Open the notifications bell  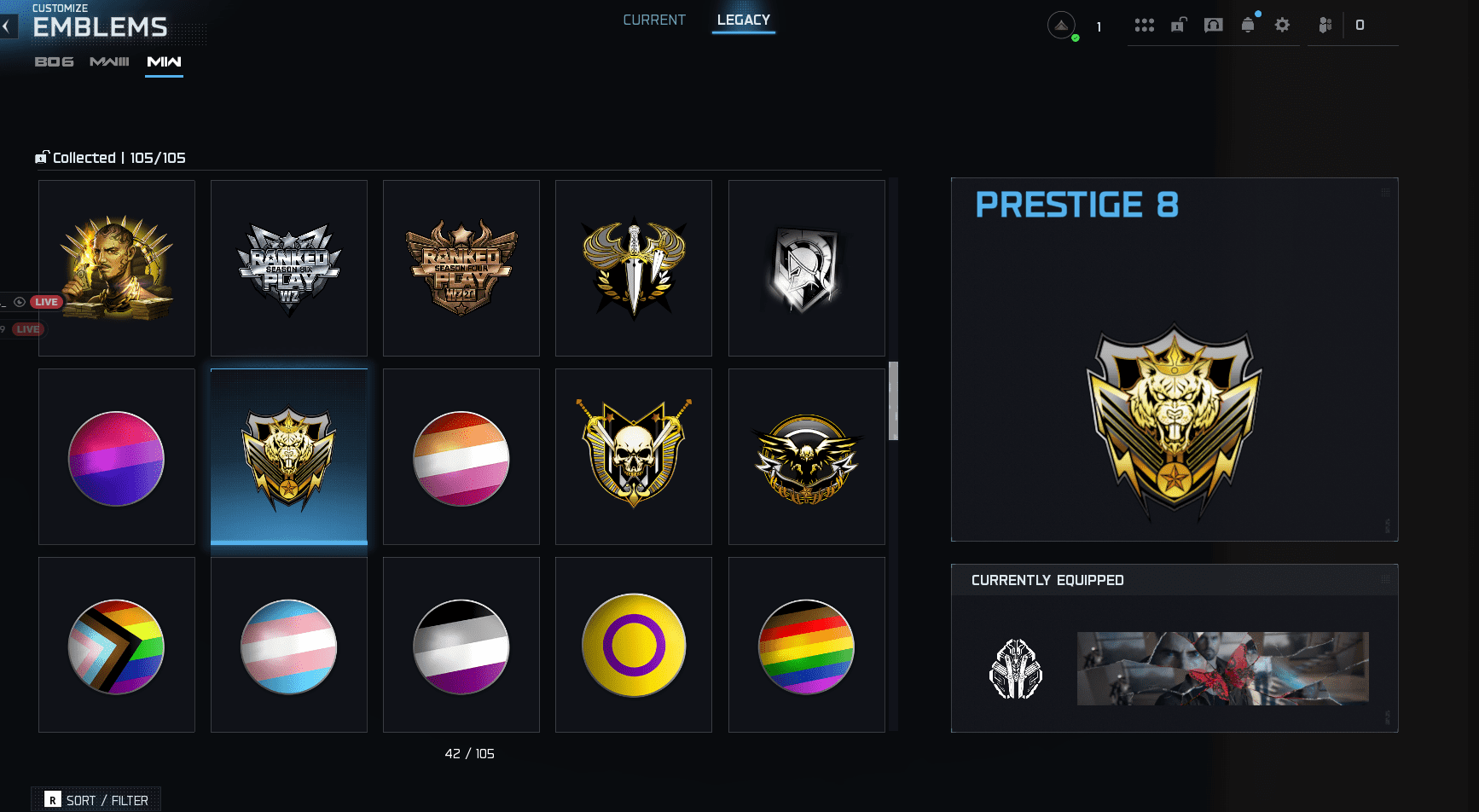[1249, 25]
